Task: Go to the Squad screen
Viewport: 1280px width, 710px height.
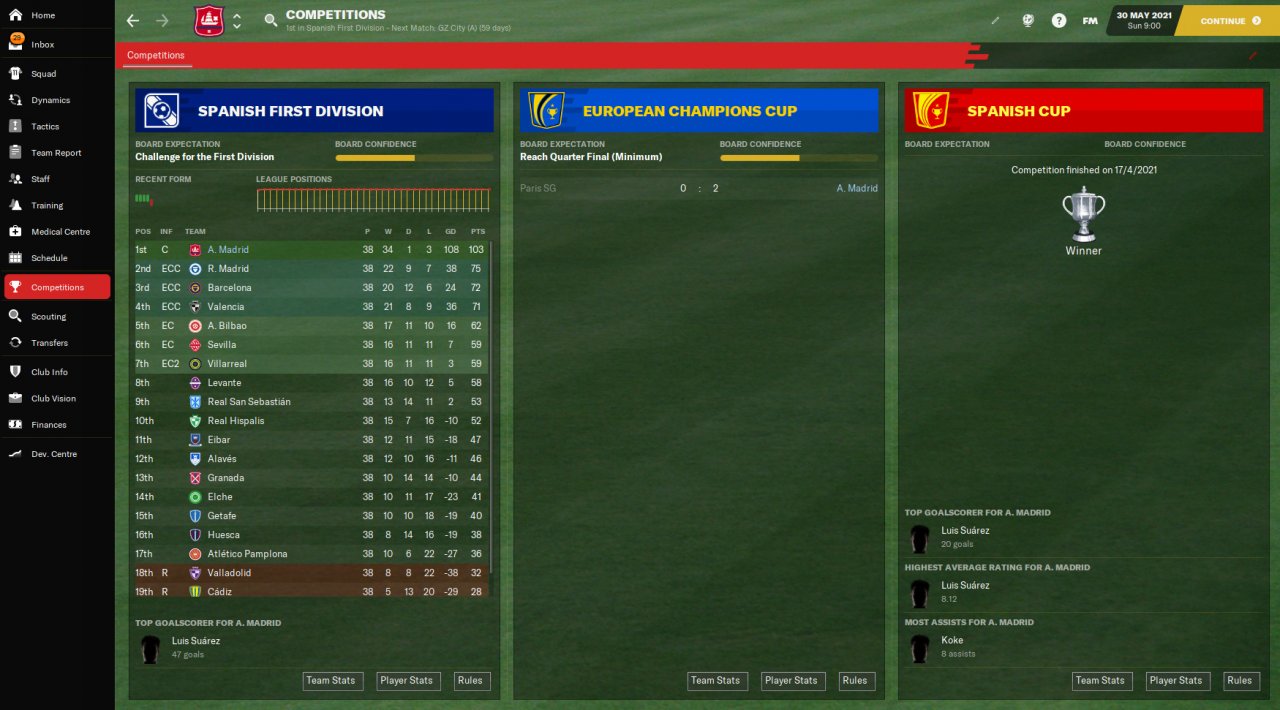Action: point(43,74)
